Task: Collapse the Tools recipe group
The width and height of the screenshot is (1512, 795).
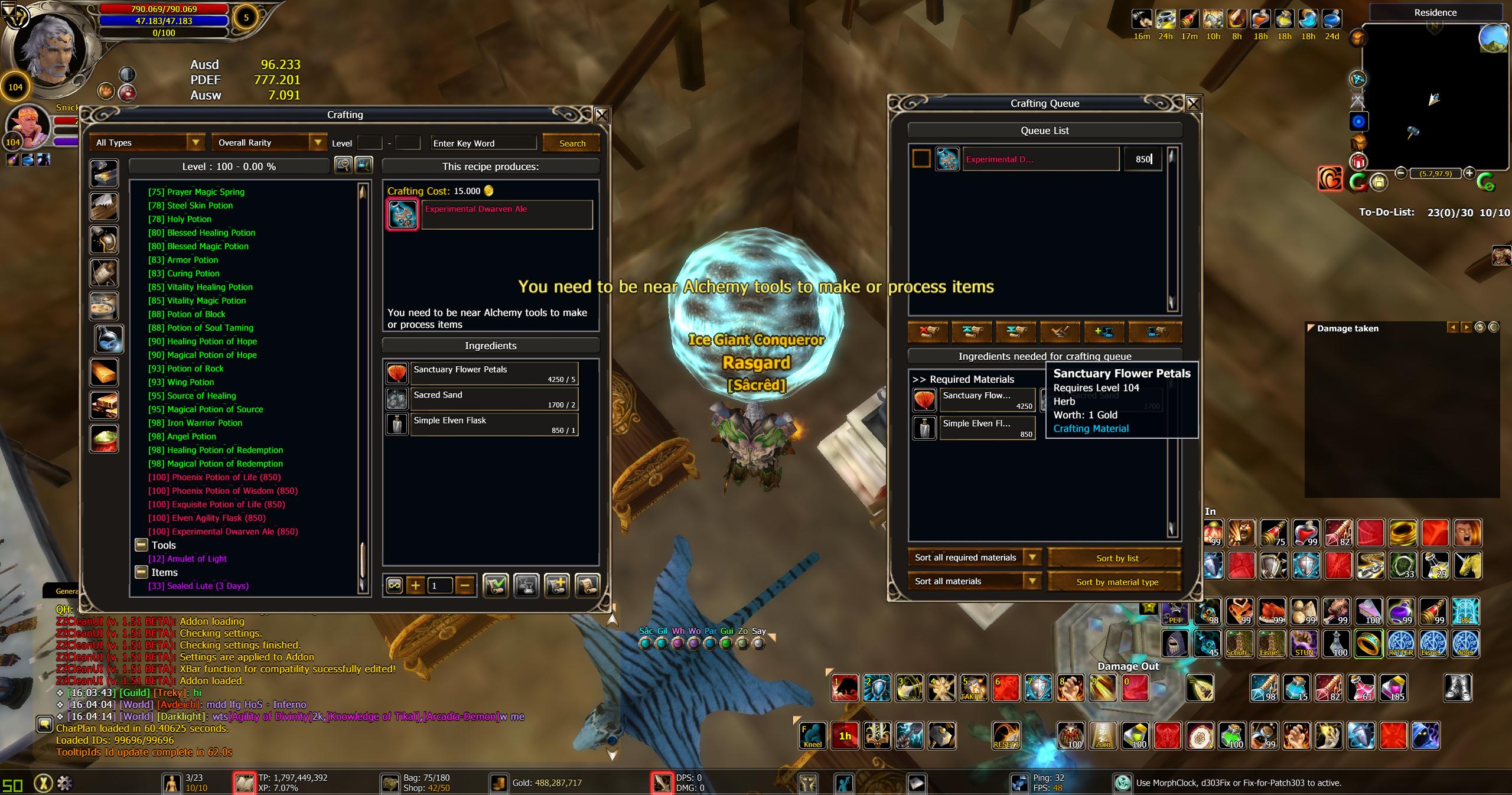Action: tap(141, 545)
